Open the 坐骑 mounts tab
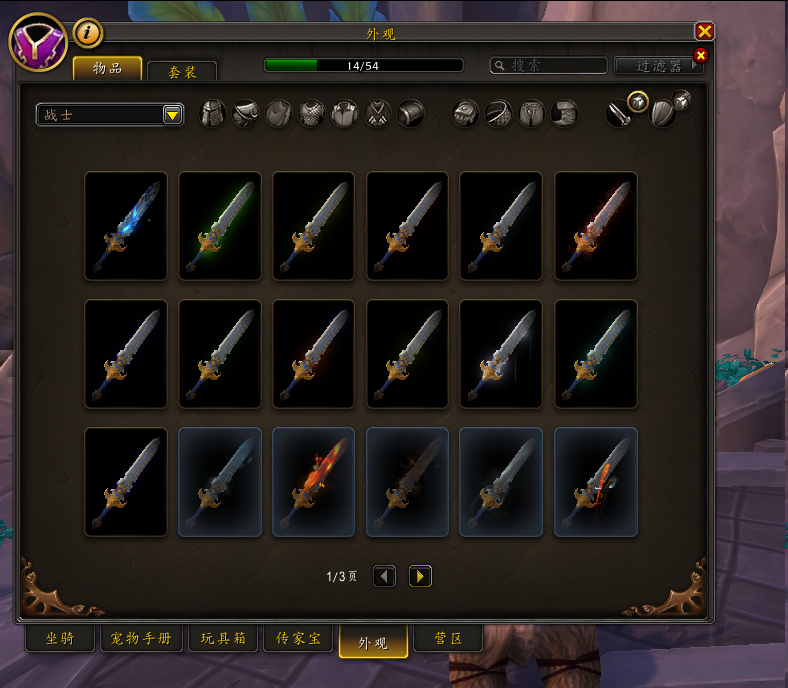 [61, 638]
